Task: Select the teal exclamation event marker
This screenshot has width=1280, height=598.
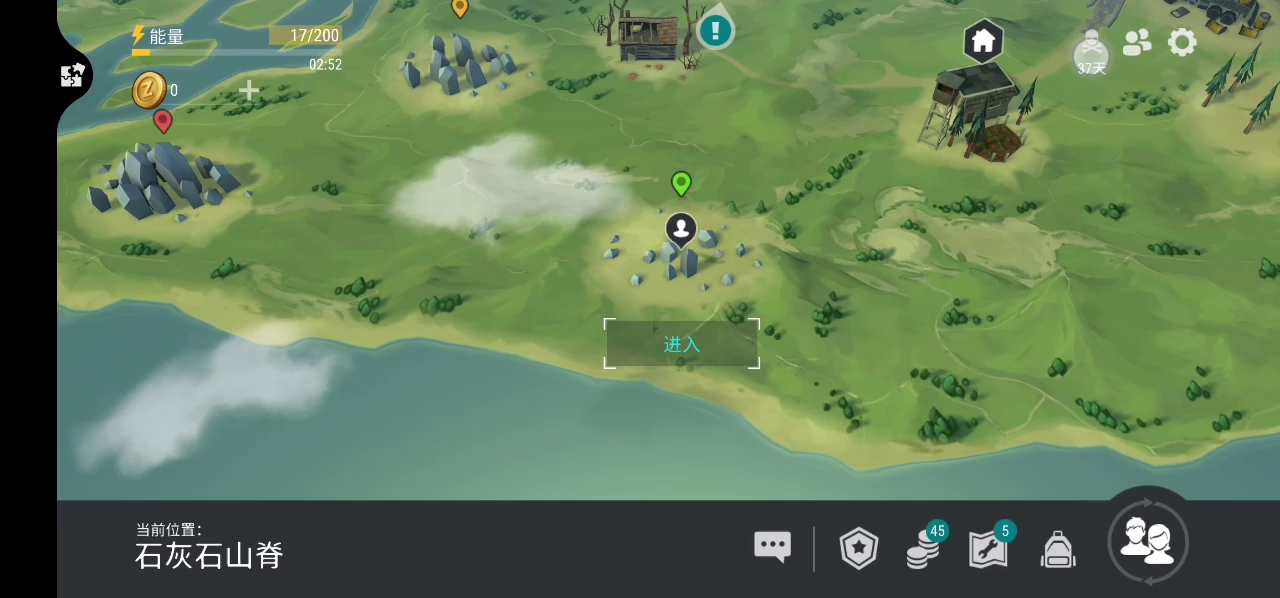Action: [x=715, y=30]
